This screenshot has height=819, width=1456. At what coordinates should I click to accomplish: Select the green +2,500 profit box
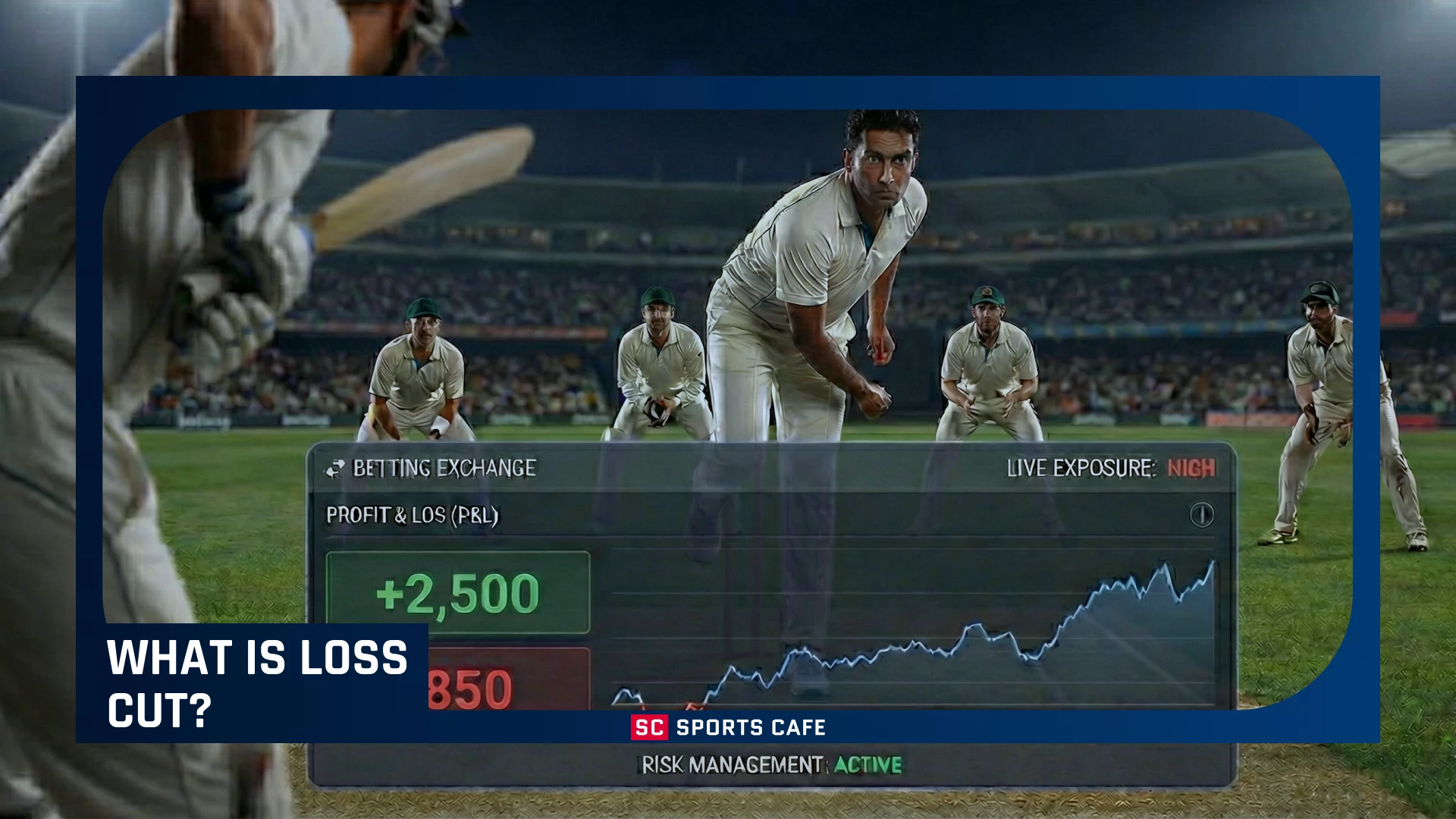458,592
